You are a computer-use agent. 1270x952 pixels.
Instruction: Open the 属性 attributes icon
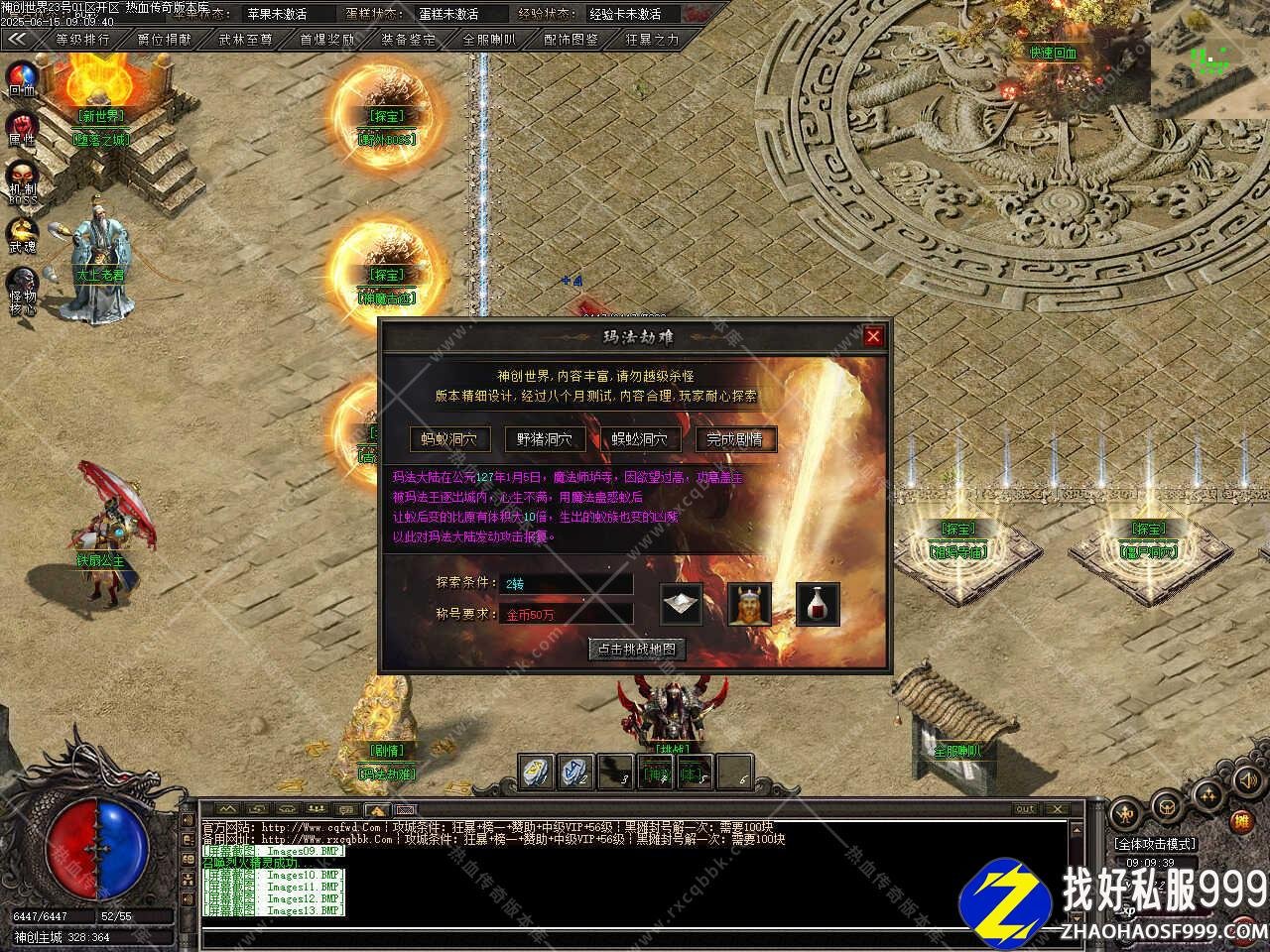tap(22, 129)
